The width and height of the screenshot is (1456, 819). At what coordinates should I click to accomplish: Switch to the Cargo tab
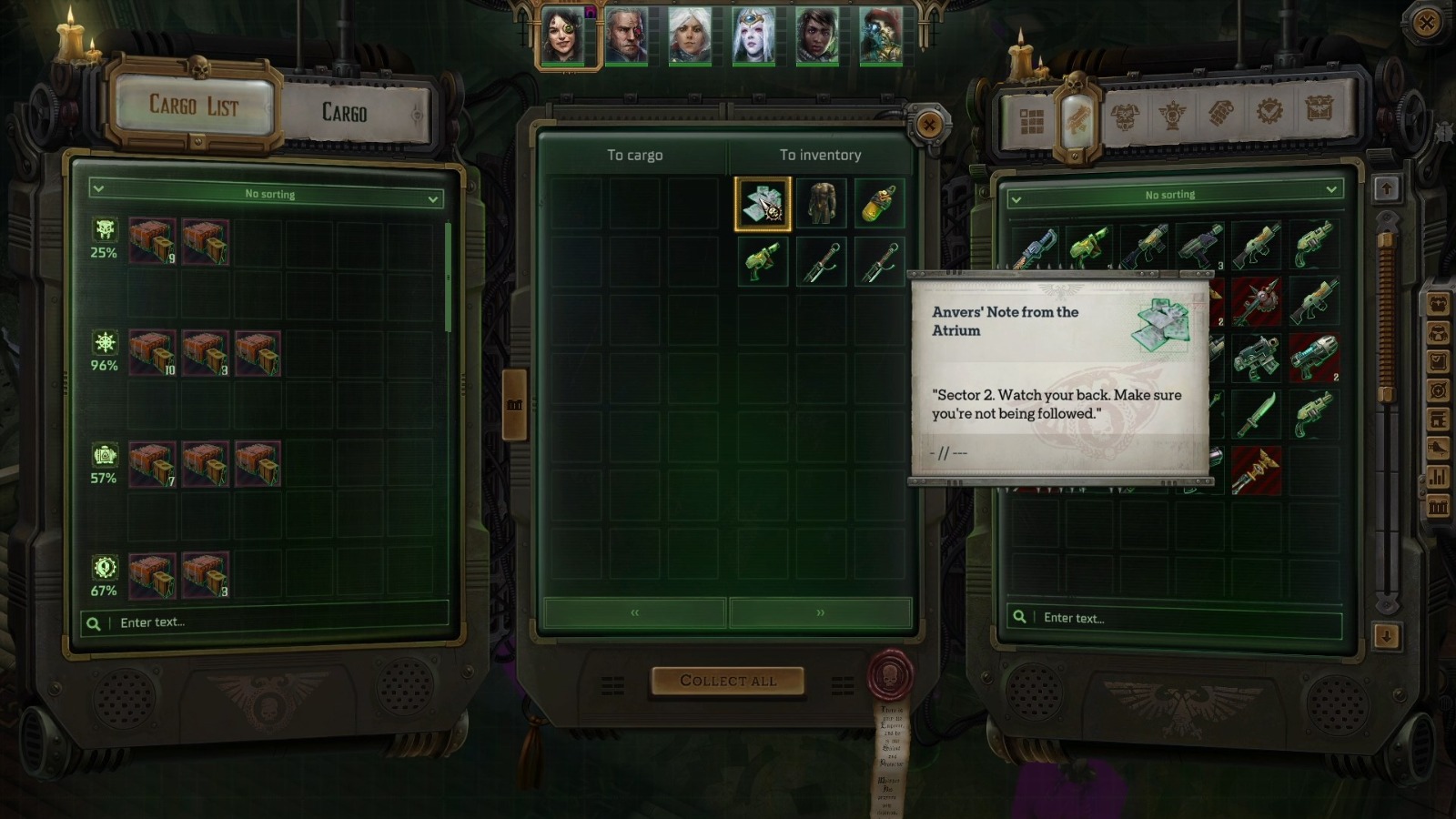344,114
